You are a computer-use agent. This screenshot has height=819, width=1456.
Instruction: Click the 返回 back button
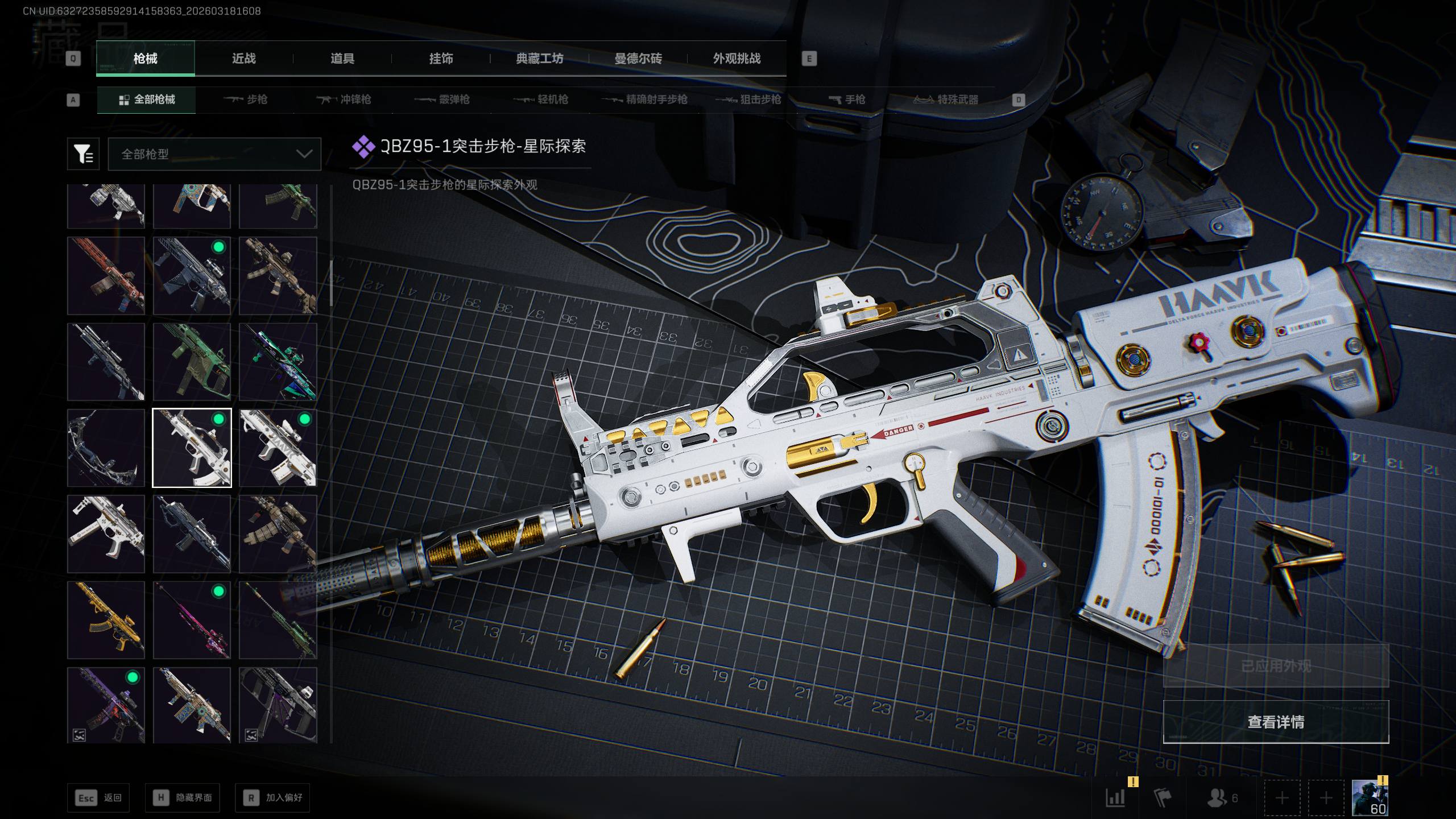click(x=98, y=798)
